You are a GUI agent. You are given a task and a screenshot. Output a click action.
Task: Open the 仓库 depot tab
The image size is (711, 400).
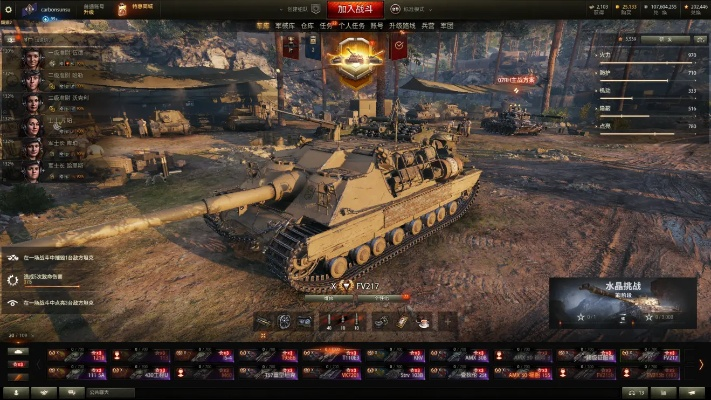[309, 26]
